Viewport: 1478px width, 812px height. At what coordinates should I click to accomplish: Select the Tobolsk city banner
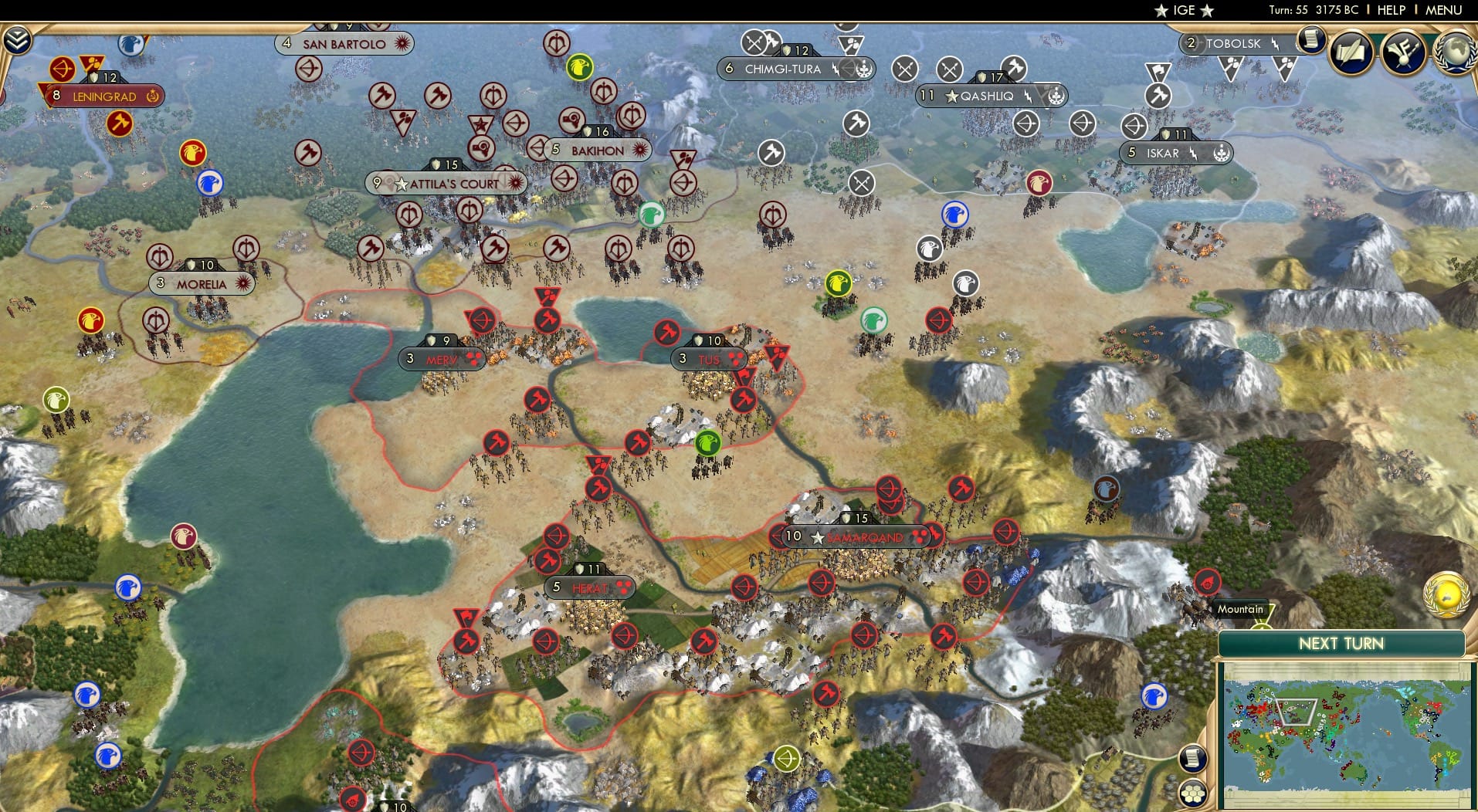1235,43
